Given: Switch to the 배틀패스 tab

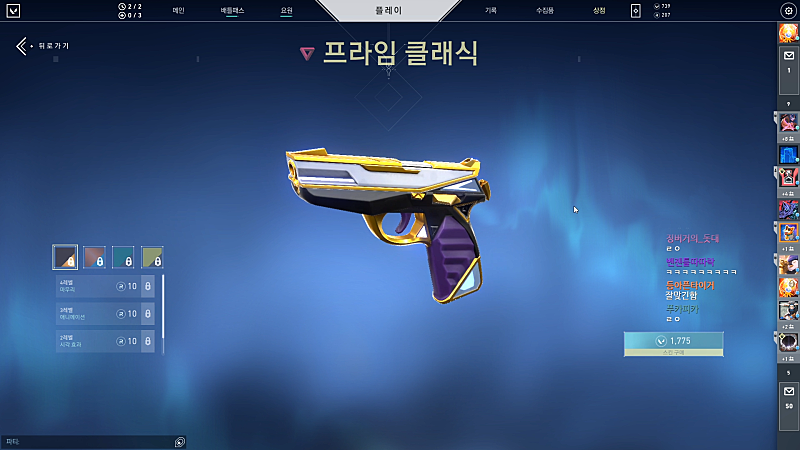Looking at the screenshot, I should 233,10.
